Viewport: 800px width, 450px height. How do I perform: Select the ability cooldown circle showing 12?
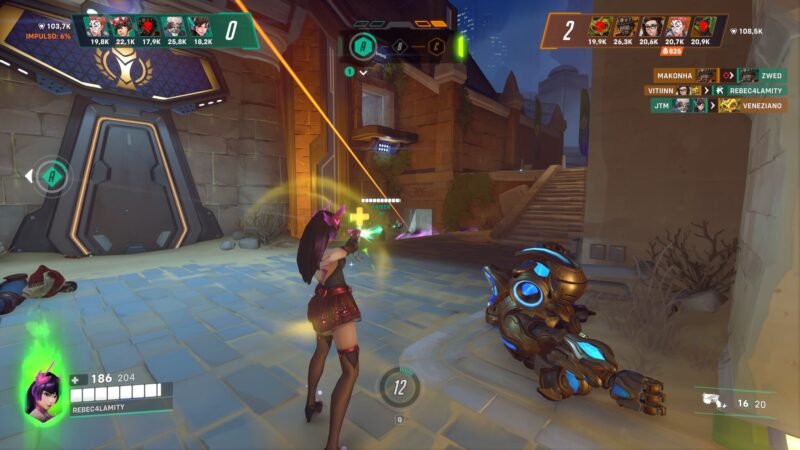click(x=399, y=386)
